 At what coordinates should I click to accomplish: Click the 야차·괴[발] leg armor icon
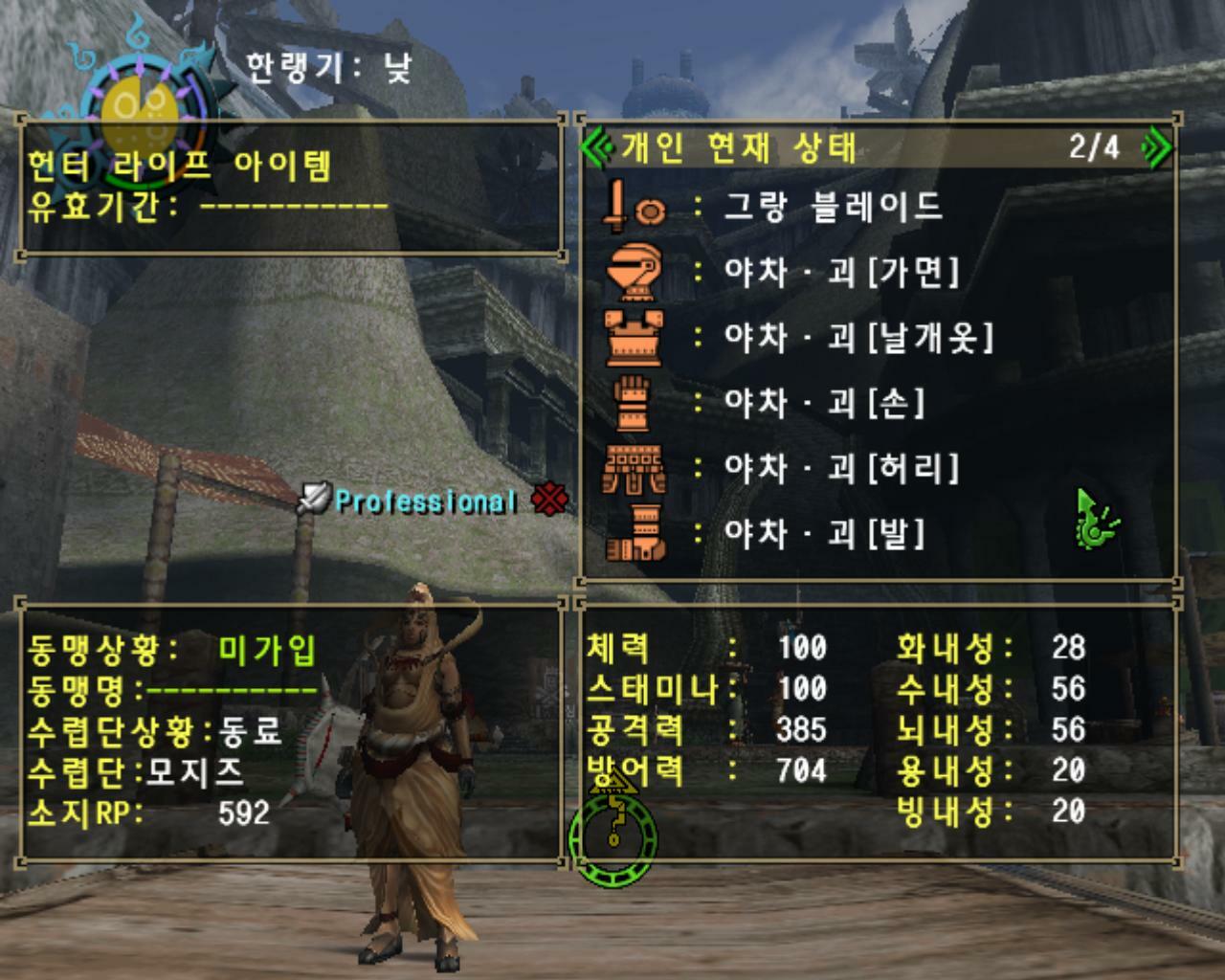pos(635,534)
